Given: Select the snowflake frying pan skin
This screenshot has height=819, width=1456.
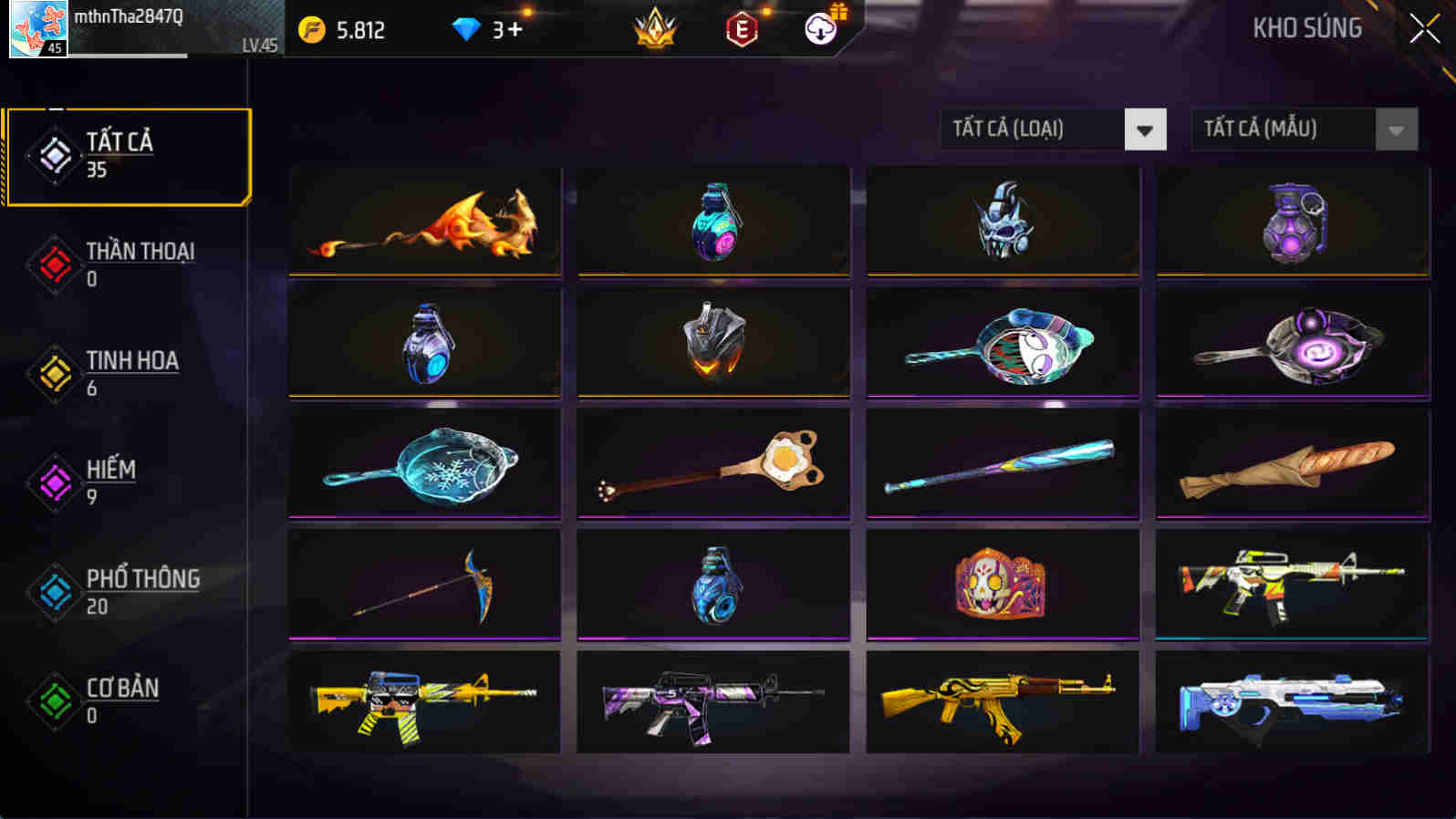Looking at the screenshot, I should pos(424,463).
